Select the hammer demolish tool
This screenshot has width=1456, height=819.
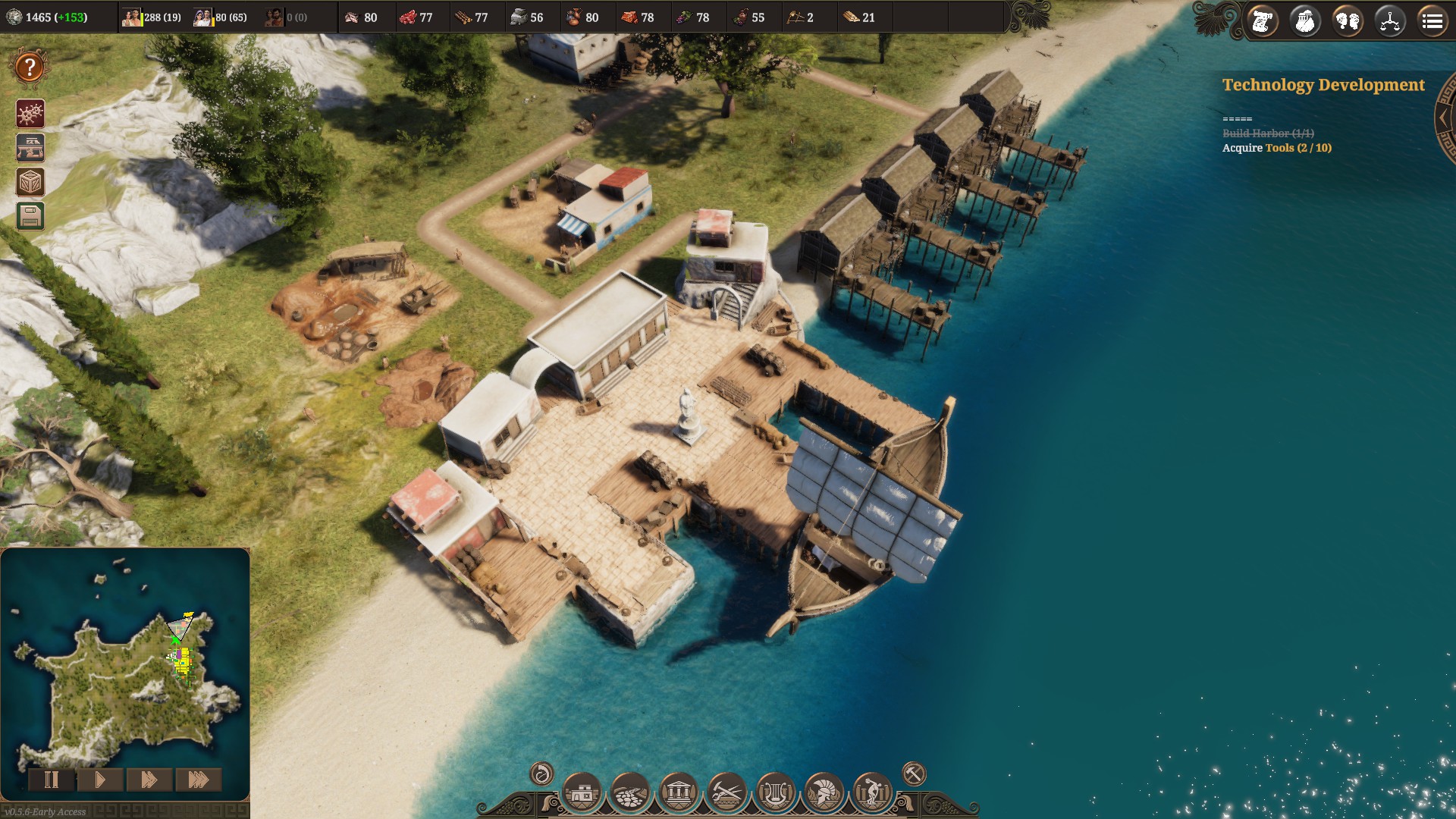[914, 774]
